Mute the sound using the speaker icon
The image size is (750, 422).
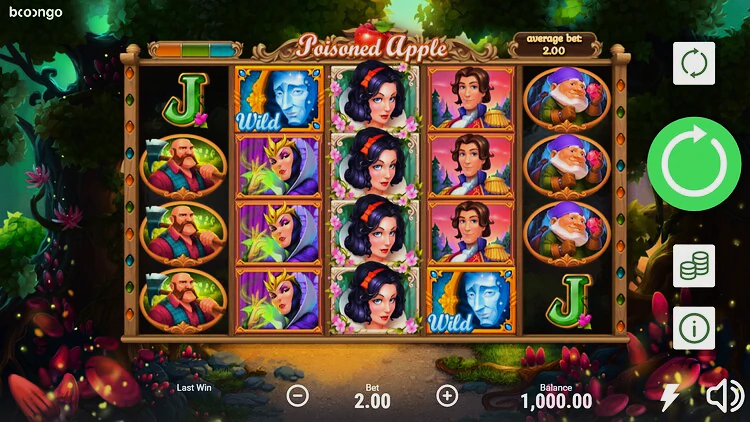click(724, 397)
